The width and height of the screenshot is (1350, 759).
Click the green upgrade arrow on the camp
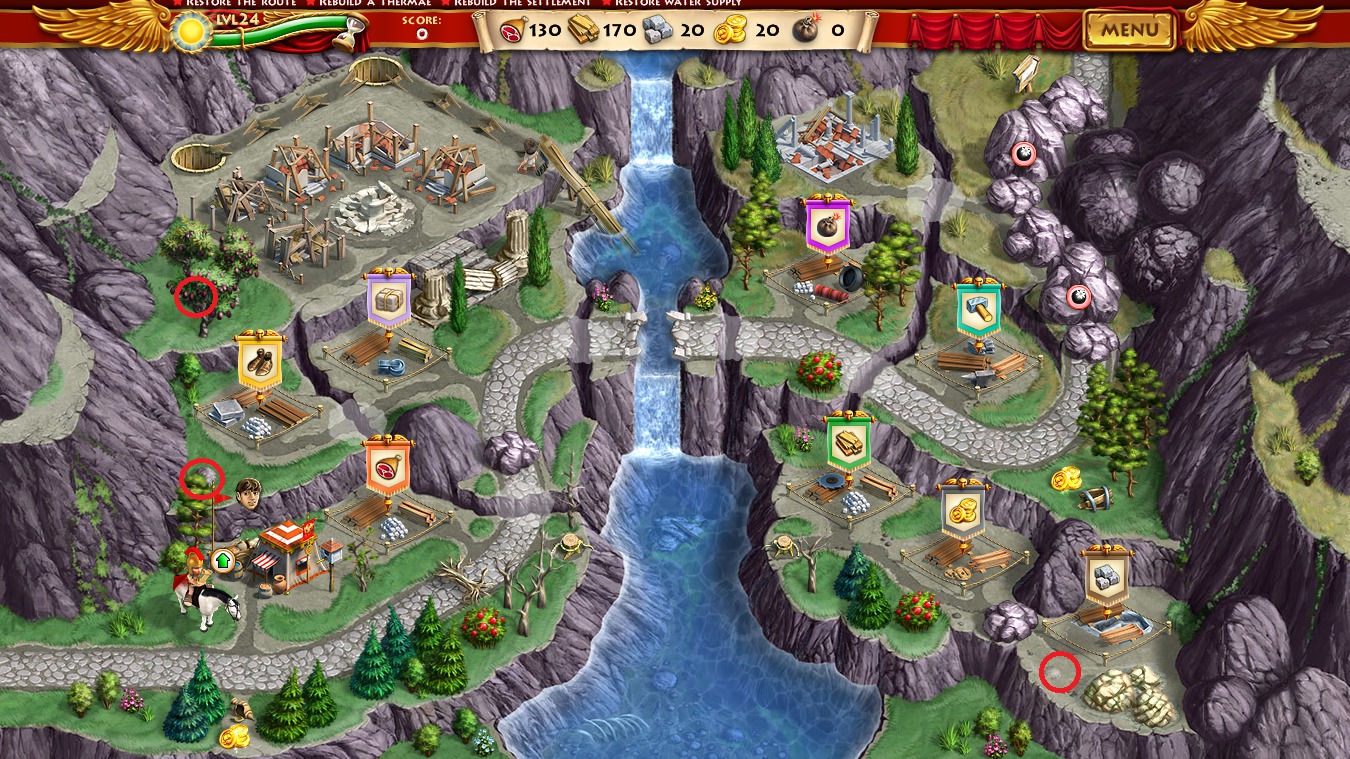(x=222, y=559)
